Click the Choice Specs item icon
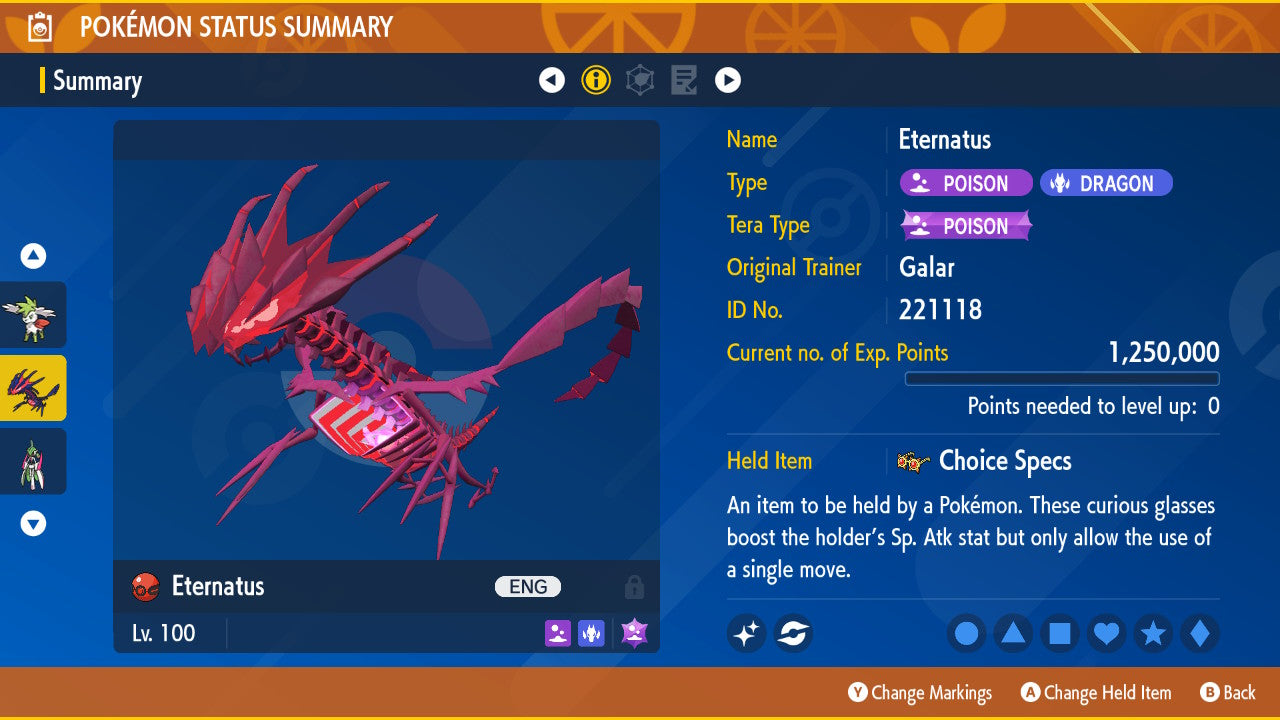 (915, 461)
